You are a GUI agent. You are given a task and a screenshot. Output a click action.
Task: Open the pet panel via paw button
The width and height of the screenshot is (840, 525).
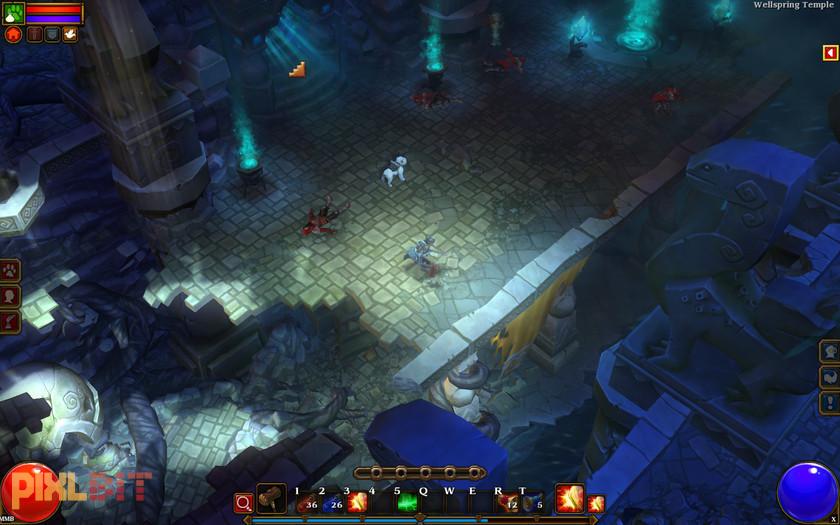pyautogui.click(x=11, y=270)
